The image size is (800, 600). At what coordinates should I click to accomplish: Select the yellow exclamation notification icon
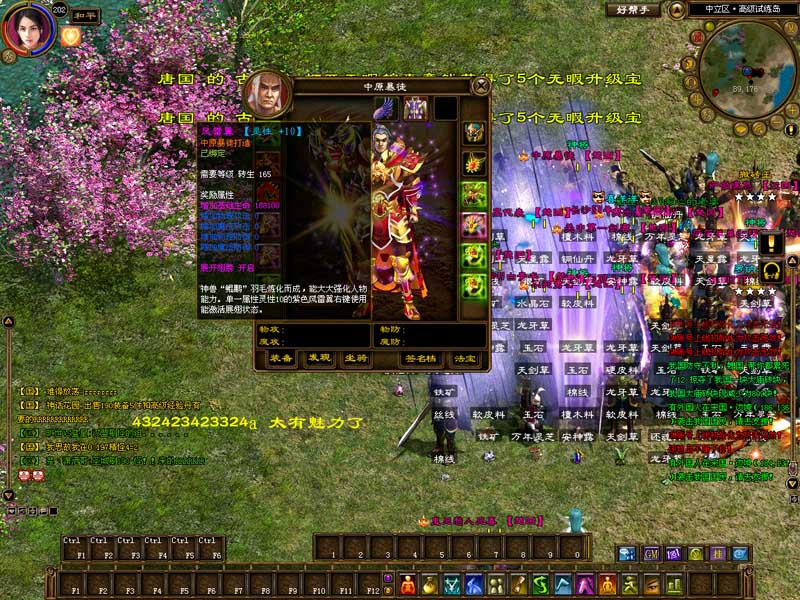[x=770, y=243]
